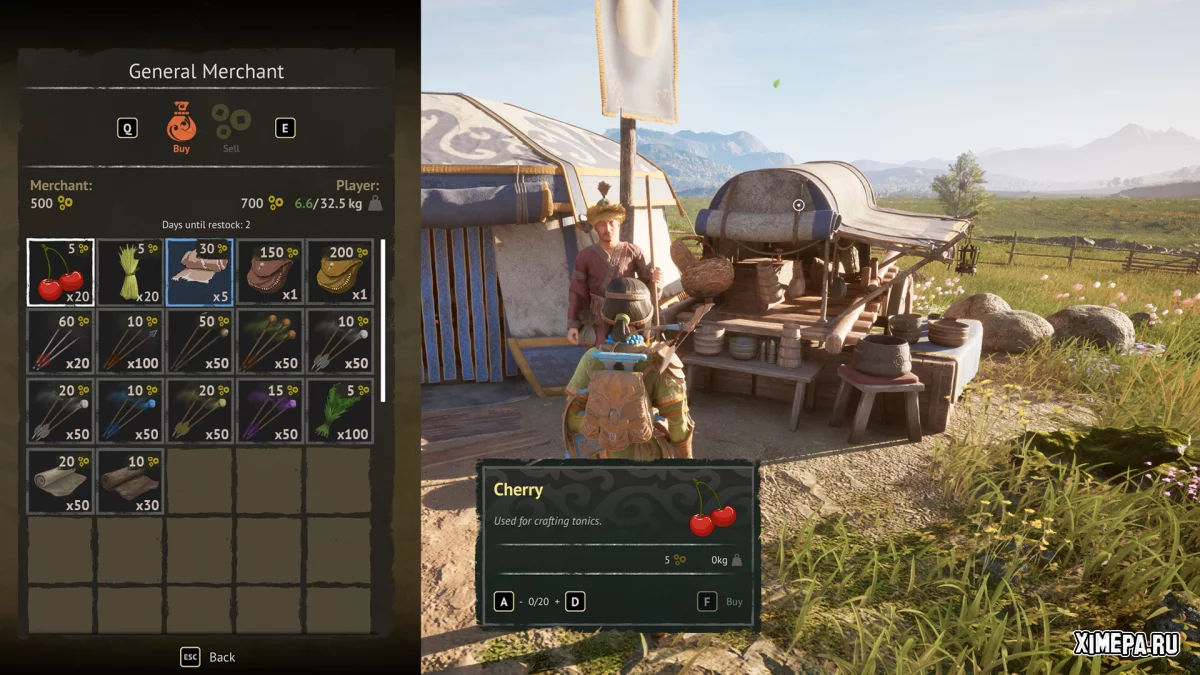Decrease the cherry purchase quantity

pyautogui.click(x=504, y=602)
